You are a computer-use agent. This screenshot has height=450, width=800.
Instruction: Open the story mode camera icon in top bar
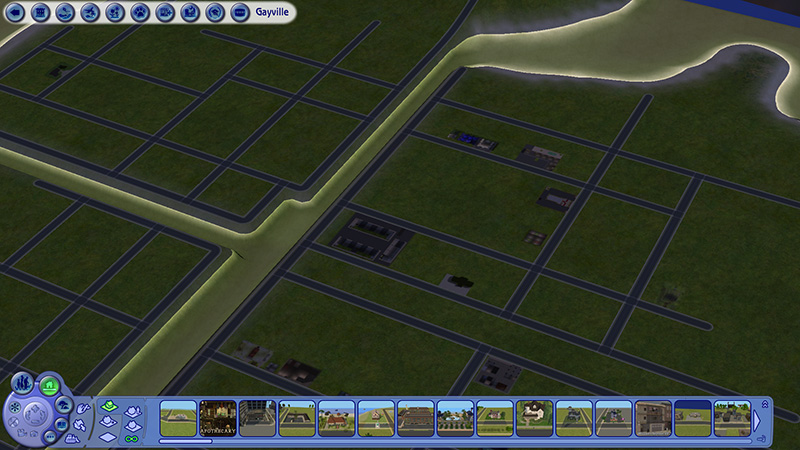click(190, 12)
